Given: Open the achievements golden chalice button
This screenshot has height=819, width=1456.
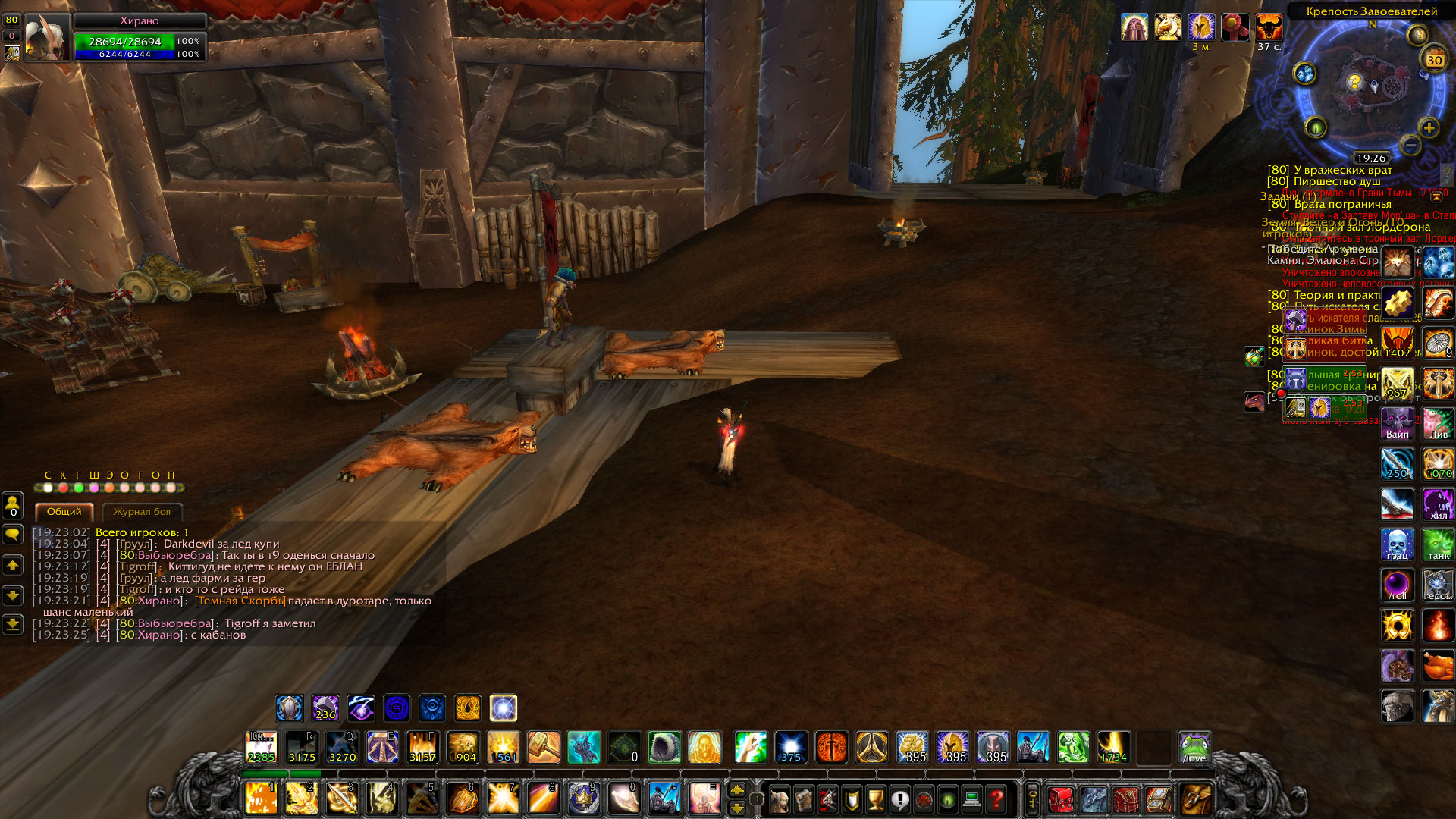Looking at the screenshot, I should click(876, 799).
